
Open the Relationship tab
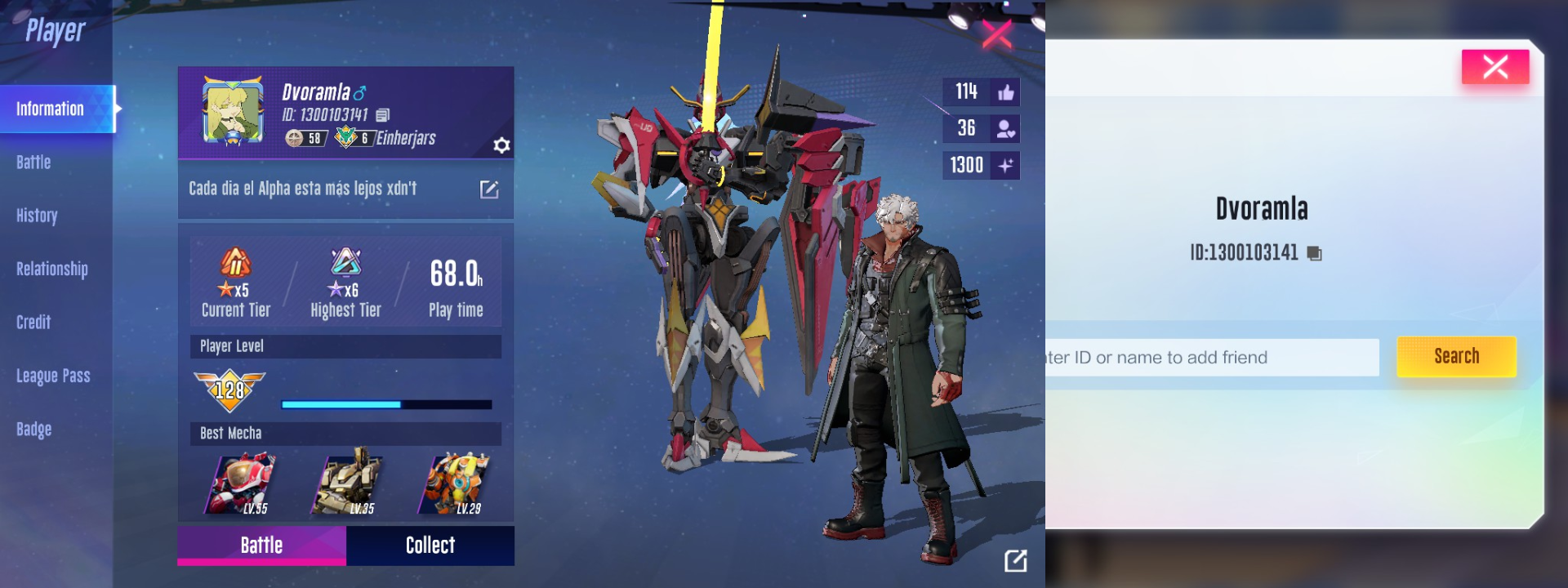coord(52,269)
